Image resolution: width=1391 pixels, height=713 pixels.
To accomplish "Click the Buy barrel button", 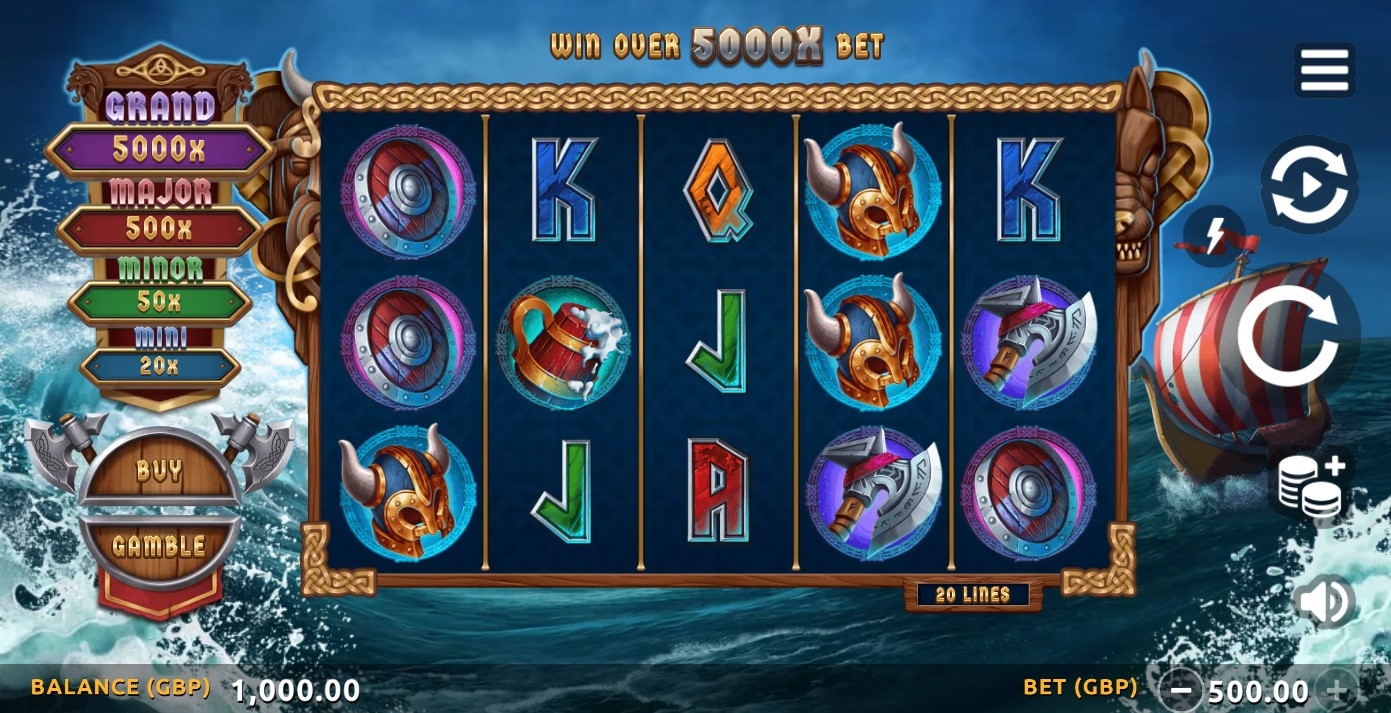I will click(x=159, y=471).
